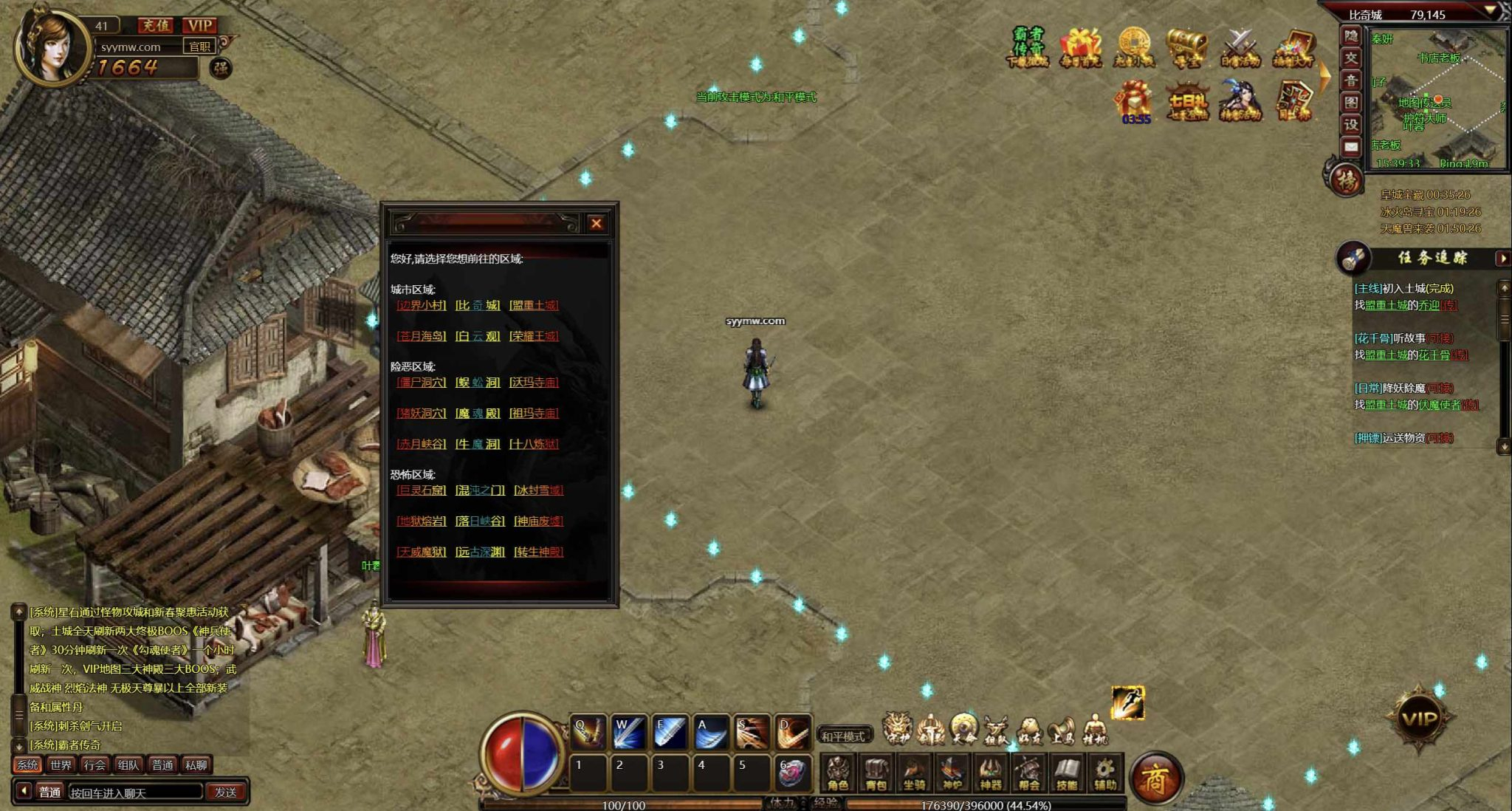
Task: Close the area teleport dialog
Action: (597, 223)
